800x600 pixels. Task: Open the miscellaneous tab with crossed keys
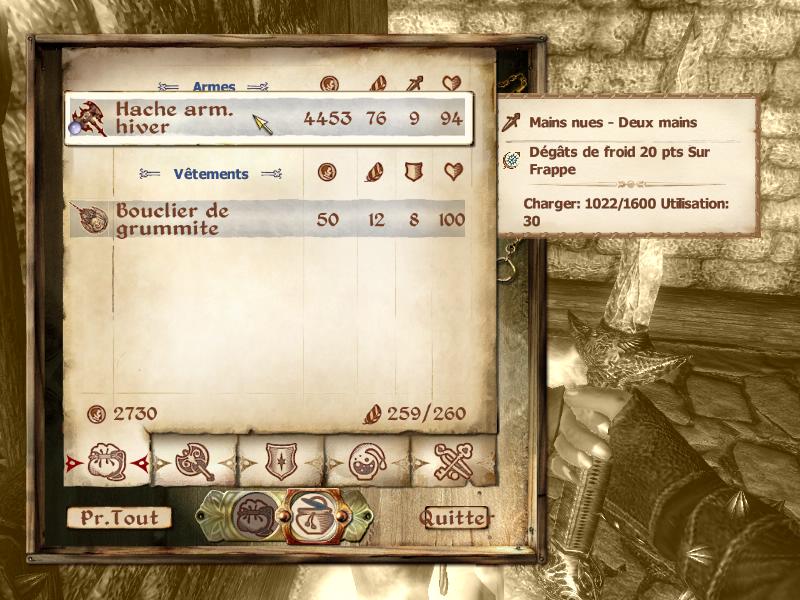453,462
